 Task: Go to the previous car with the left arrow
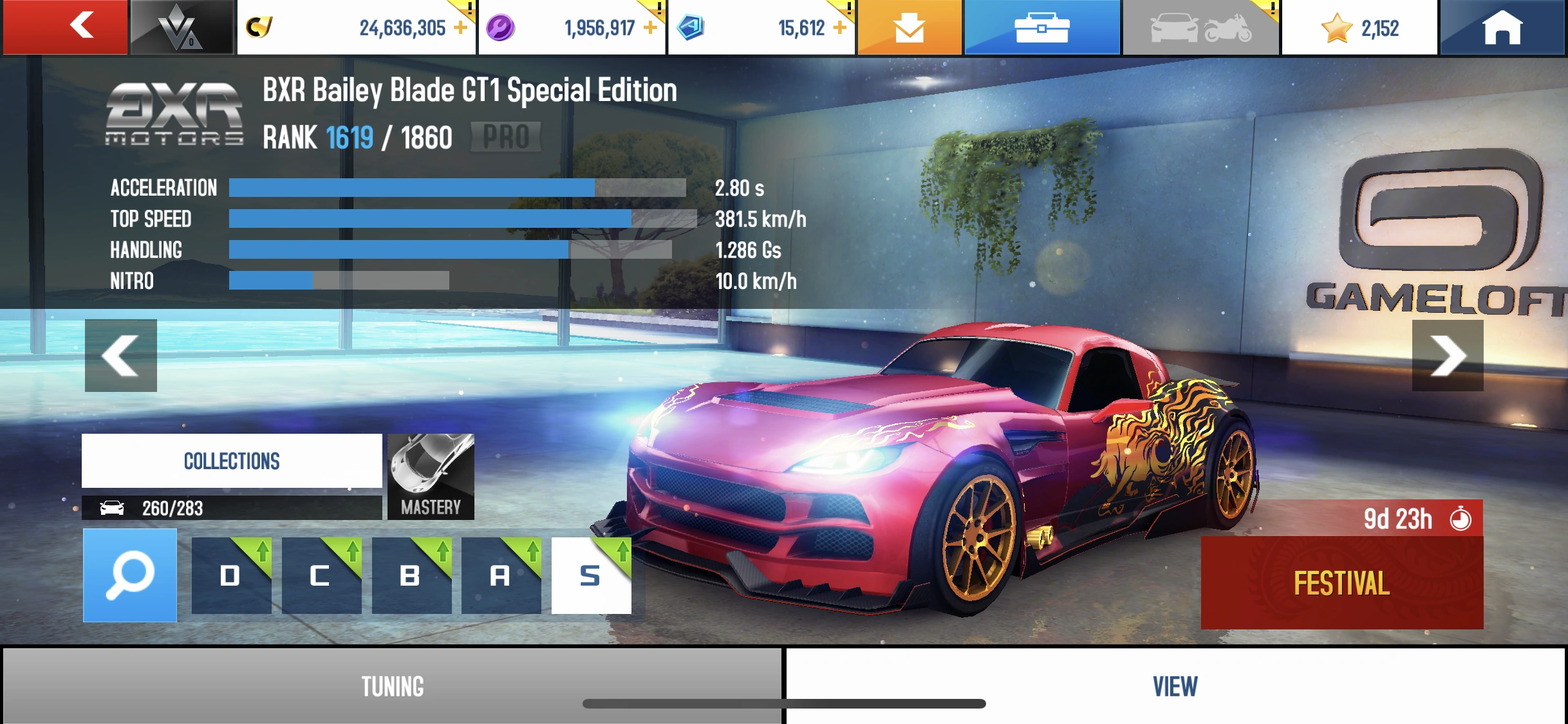point(121,355)
